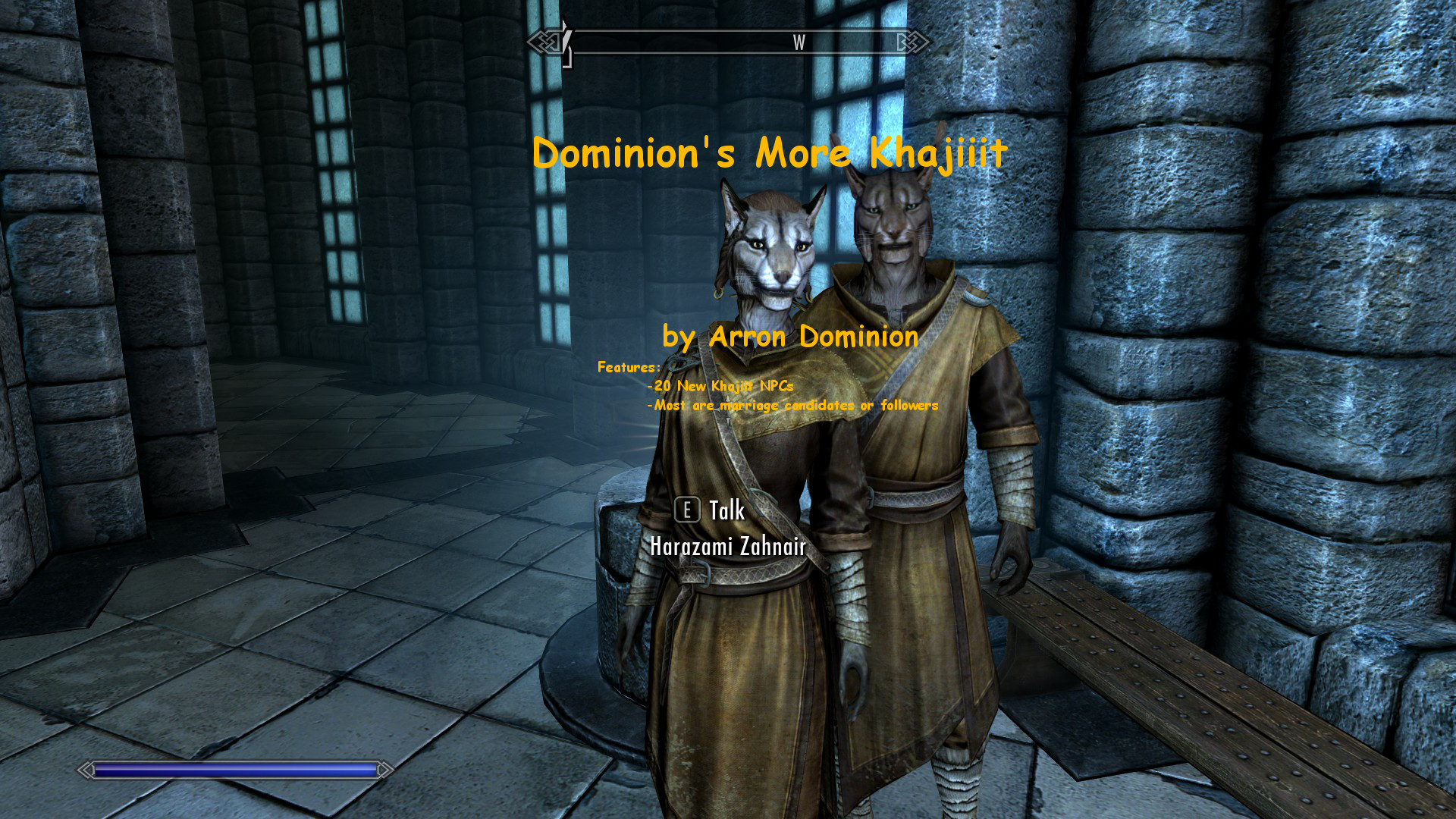Open the by Arron Dominion credit text
The image size is (1456, 819).
[789, 337]
